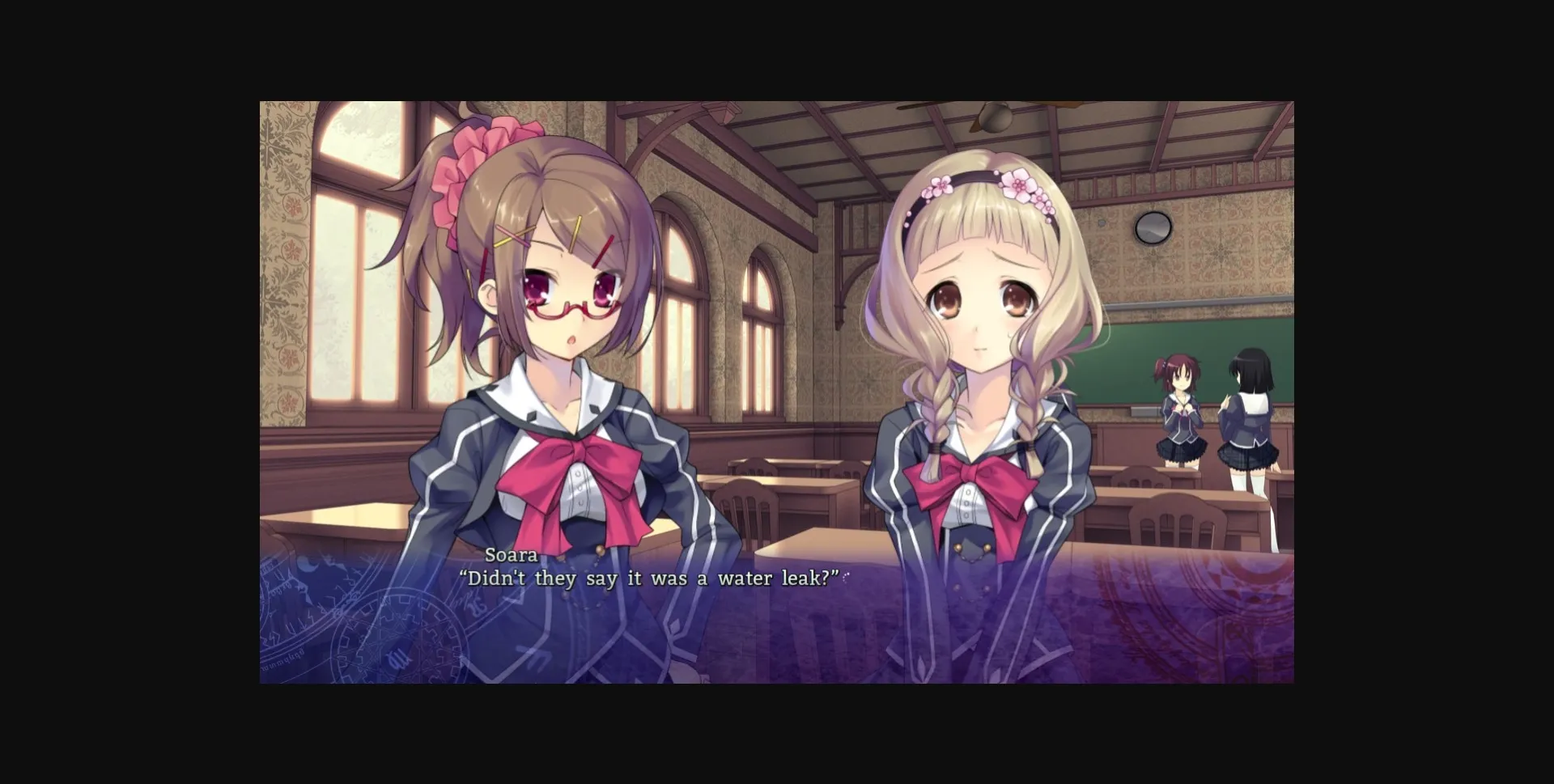Viewport: 1554px width, 784px height.
Task: Click the wall clock above the chalkboard
Action: click(x=1153, y=227)
